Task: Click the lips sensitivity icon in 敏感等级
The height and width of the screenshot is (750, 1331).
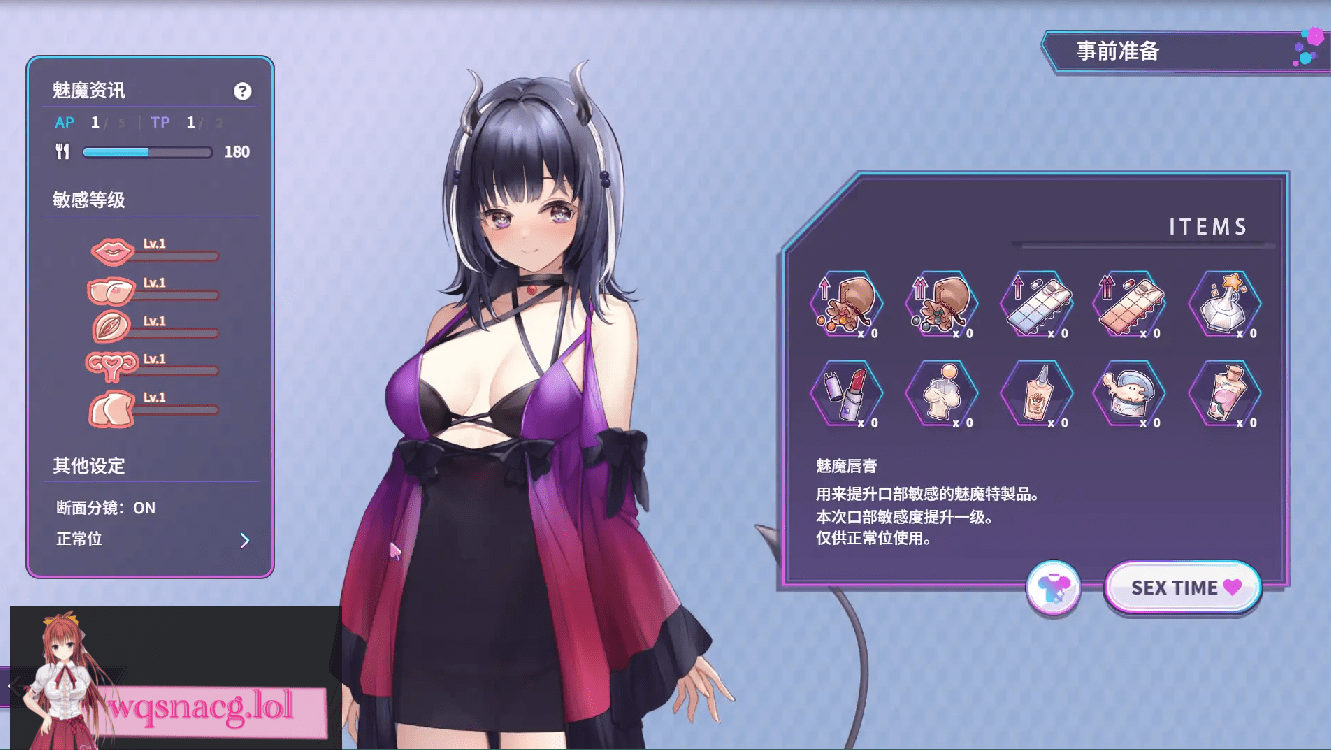Action: pyautogui.click(x=112, y=249)
